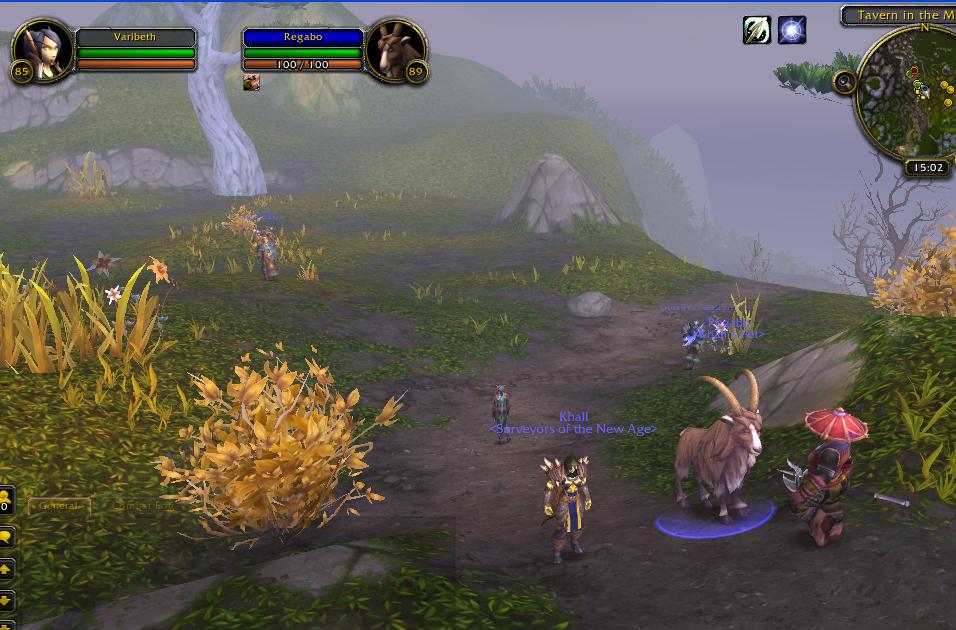The width and height of the screenshot is (956, 630).
Task: Open the social friends button
Action: tap(5, 500)
